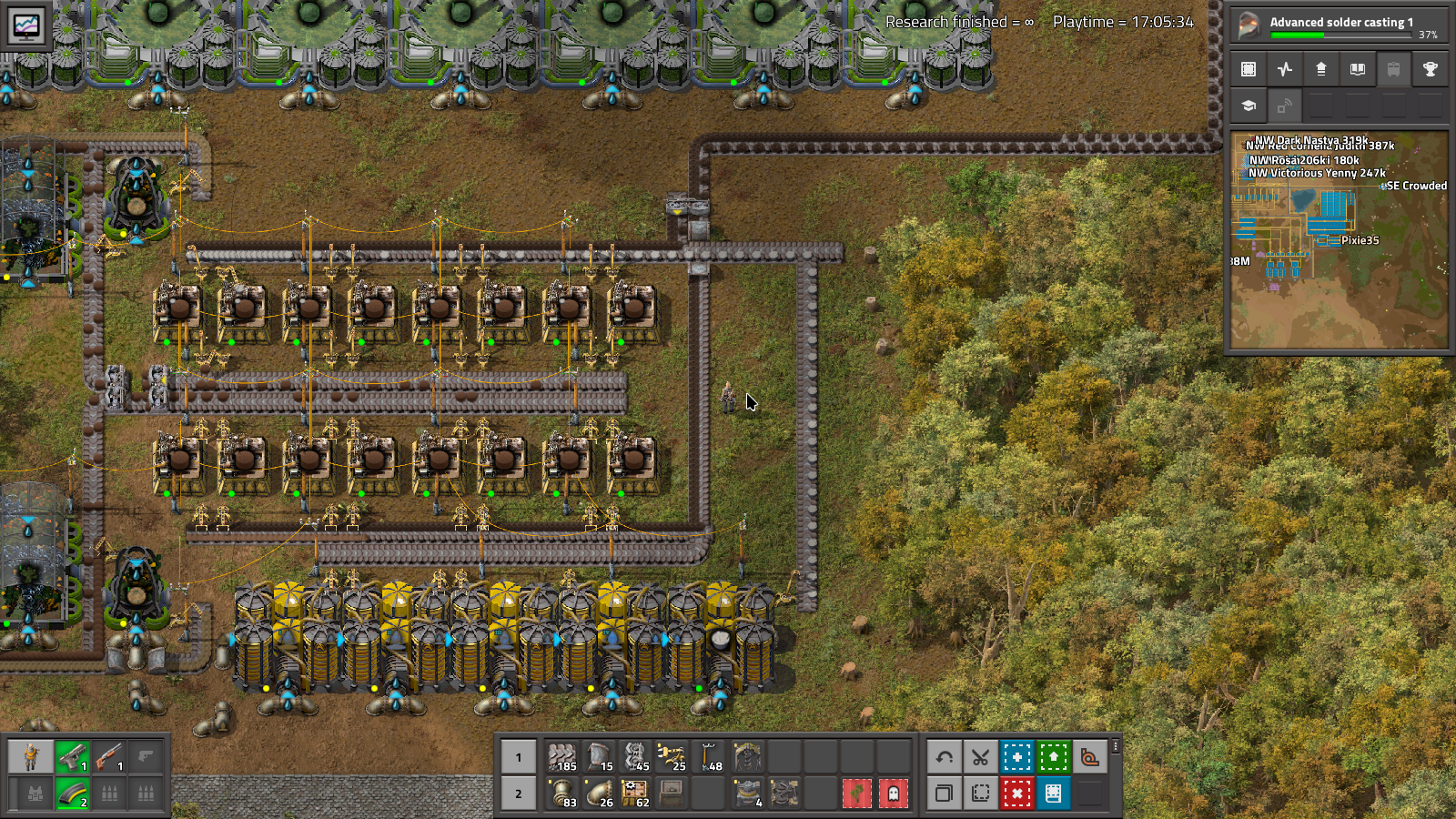This screenshot has height=819, width=1456.
Task: Select the yellow magazine ammo slot
Action: coord(73,794)
